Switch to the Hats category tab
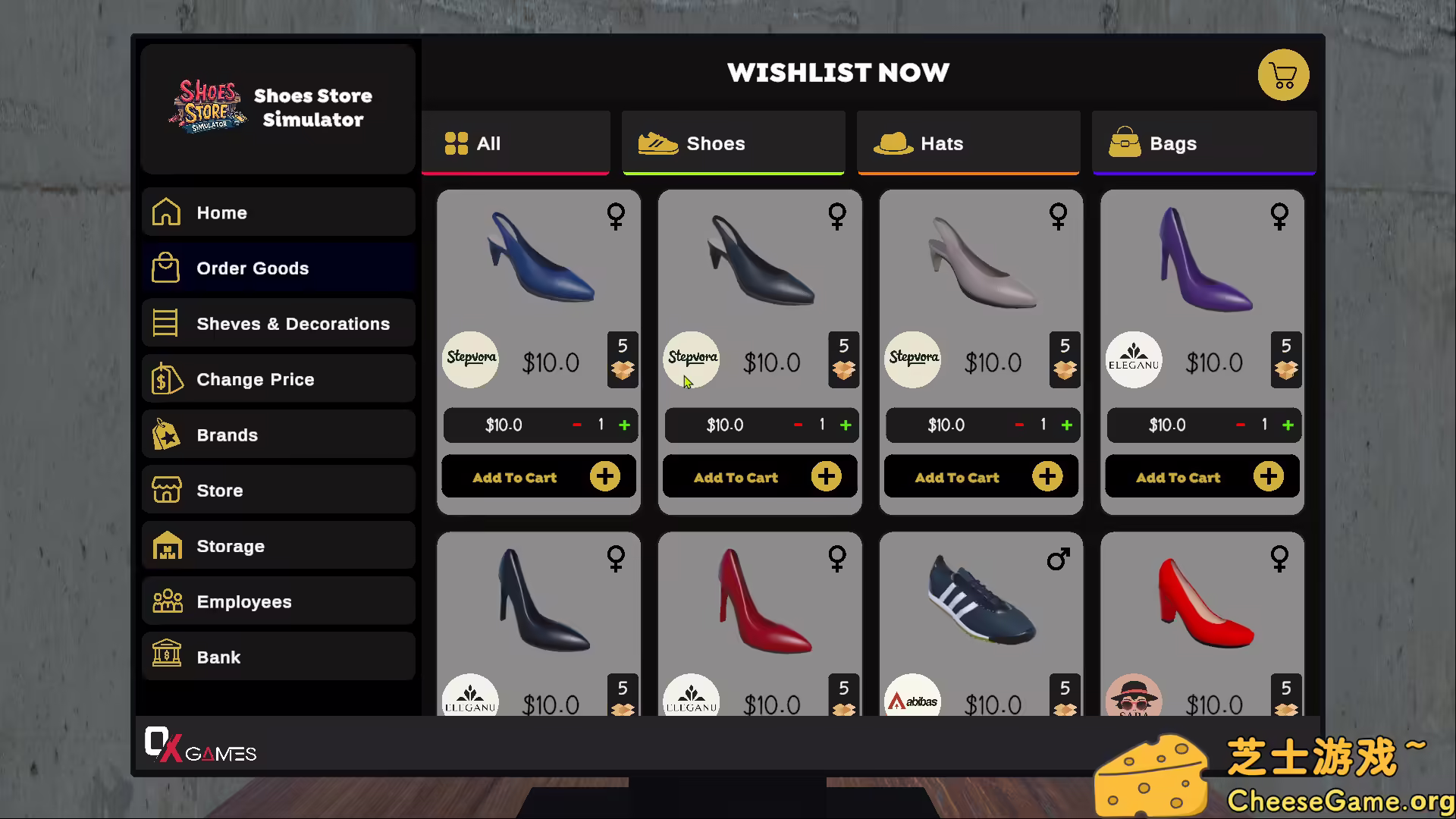This screenshot has width=1456, height=819. [968, 143]
